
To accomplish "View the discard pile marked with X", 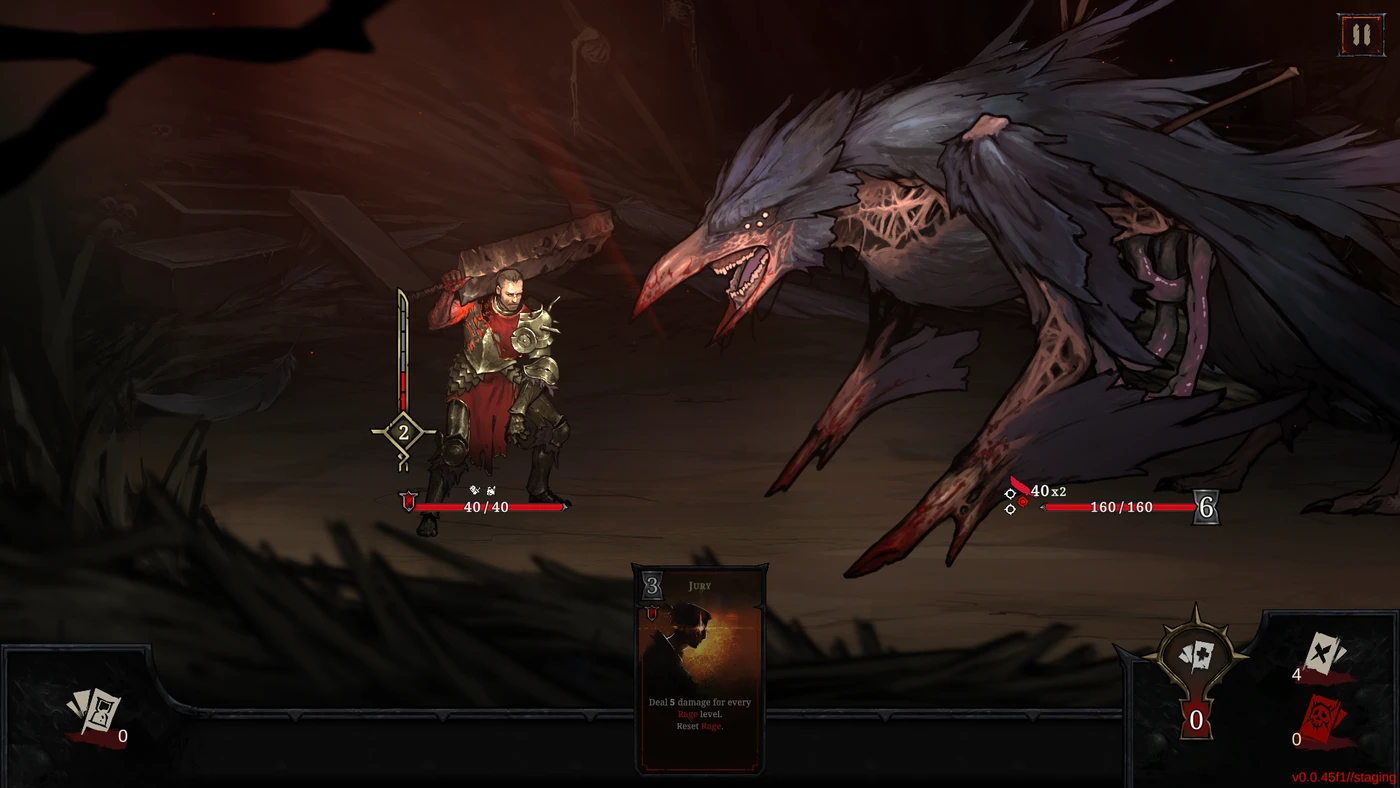I will click(x=1326, y=655).
